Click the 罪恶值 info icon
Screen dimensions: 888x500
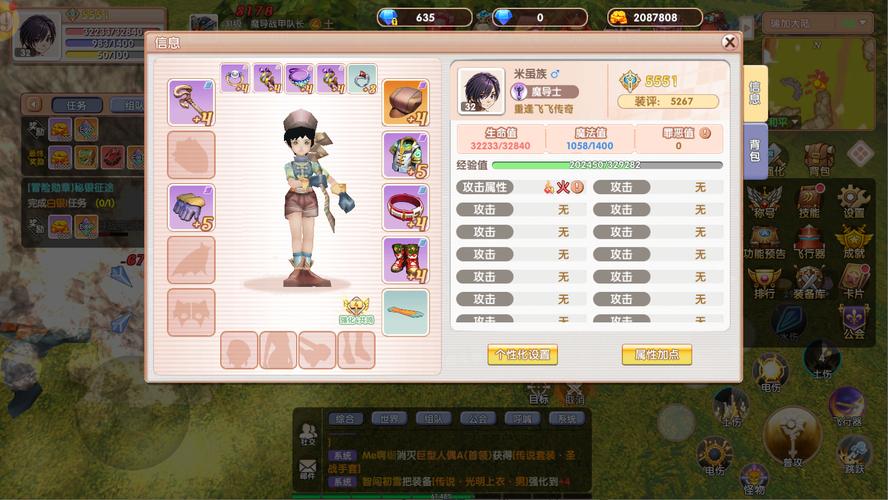[704, 133]
